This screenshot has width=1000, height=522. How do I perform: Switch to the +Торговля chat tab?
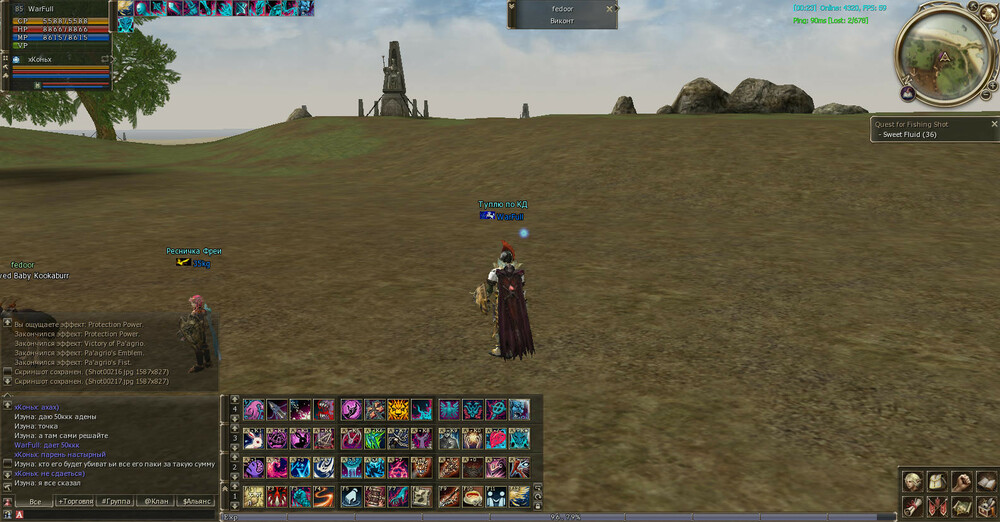click(75, 501)
